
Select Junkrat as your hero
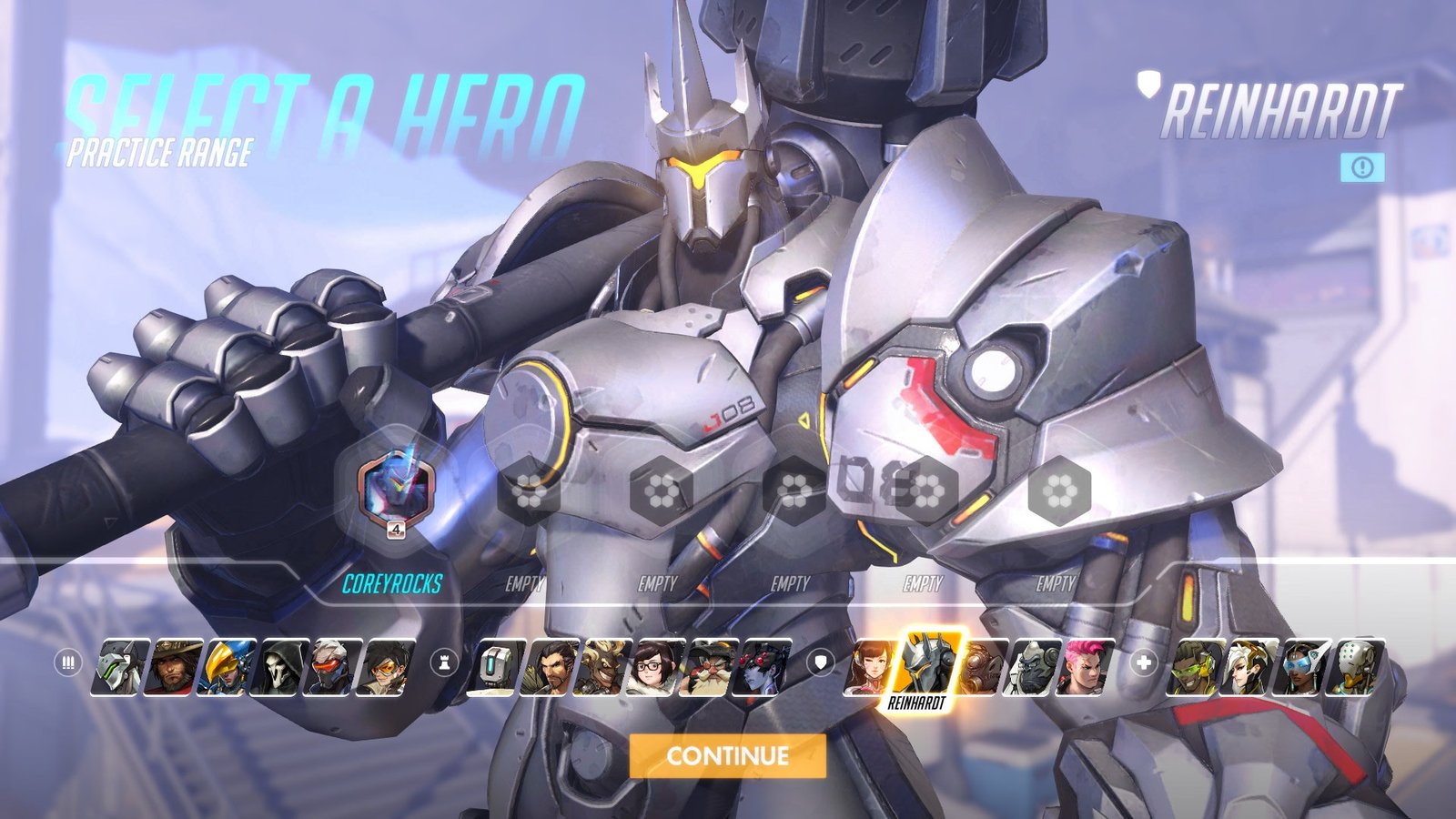(604, 667)
